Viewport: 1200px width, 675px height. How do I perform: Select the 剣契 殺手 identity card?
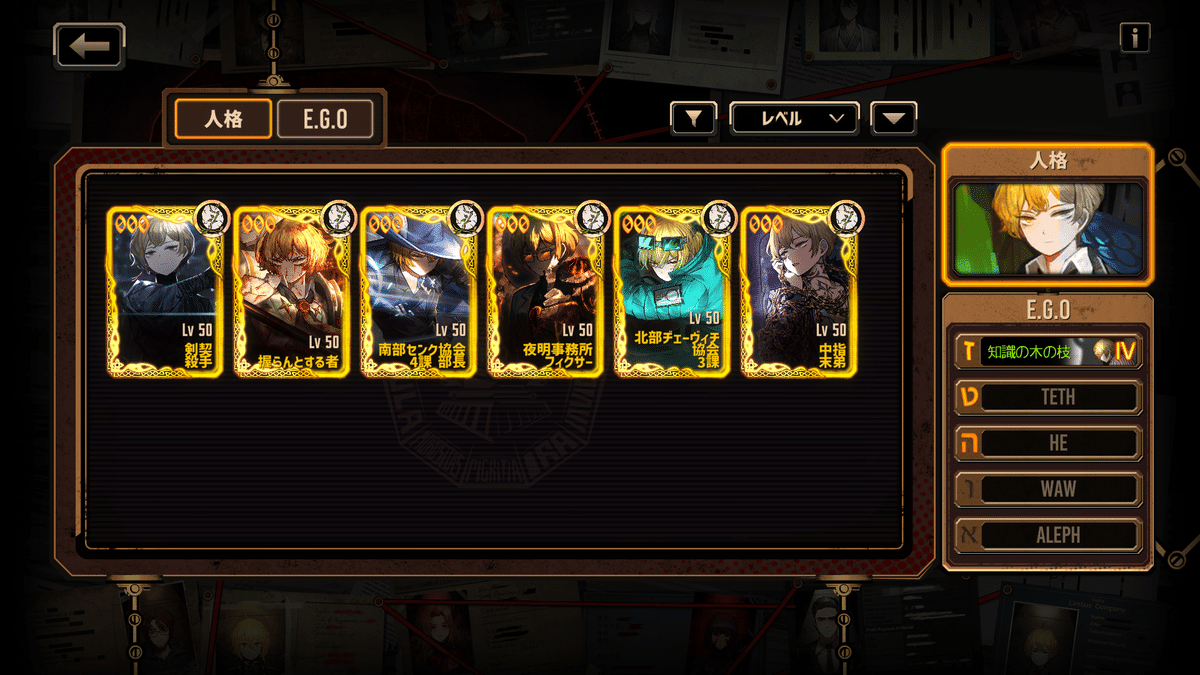coord(166,290)
